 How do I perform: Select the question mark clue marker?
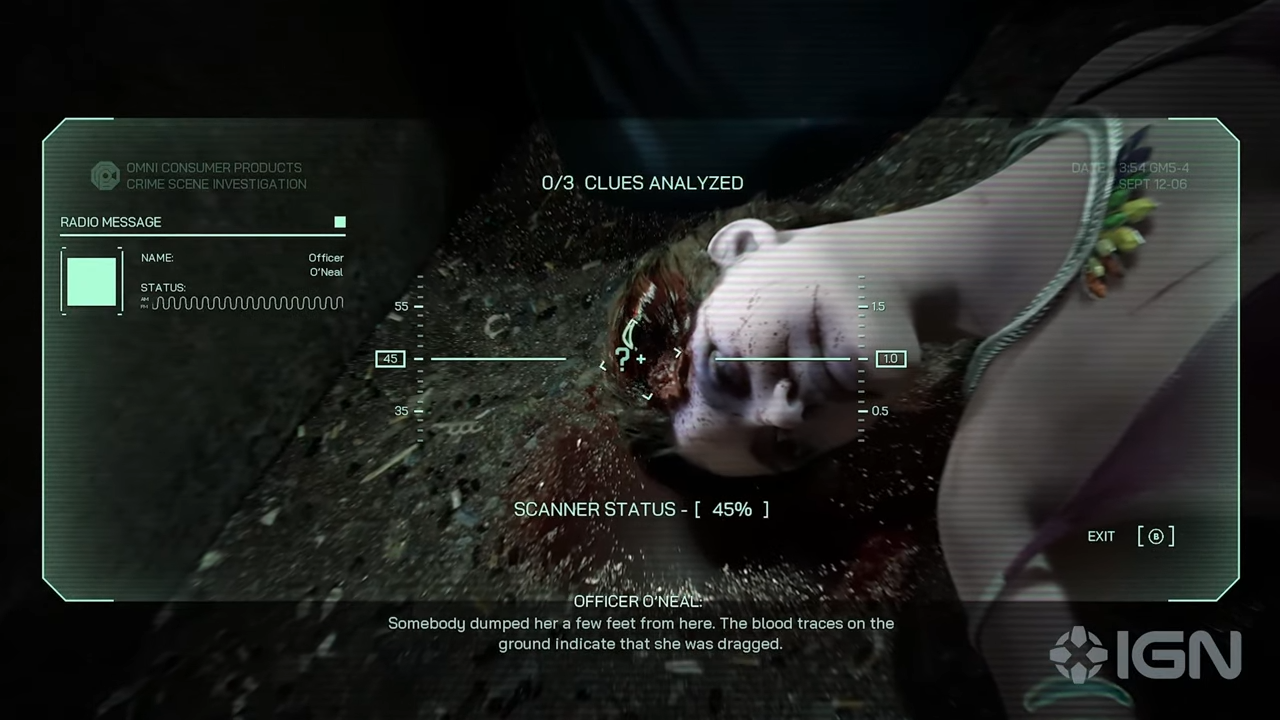point(623,359)
